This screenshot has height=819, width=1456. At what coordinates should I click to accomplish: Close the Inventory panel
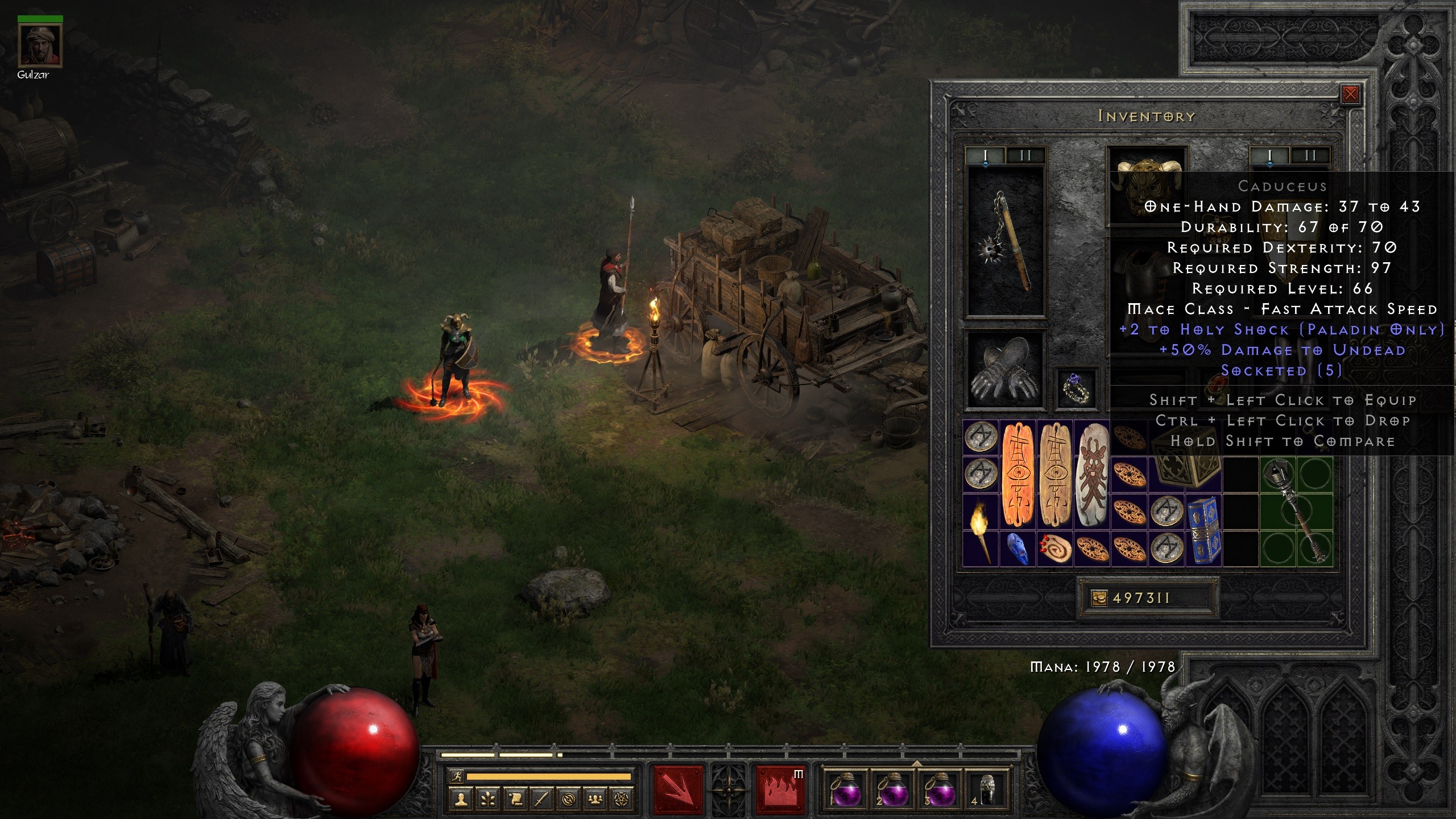(1350, 94)
